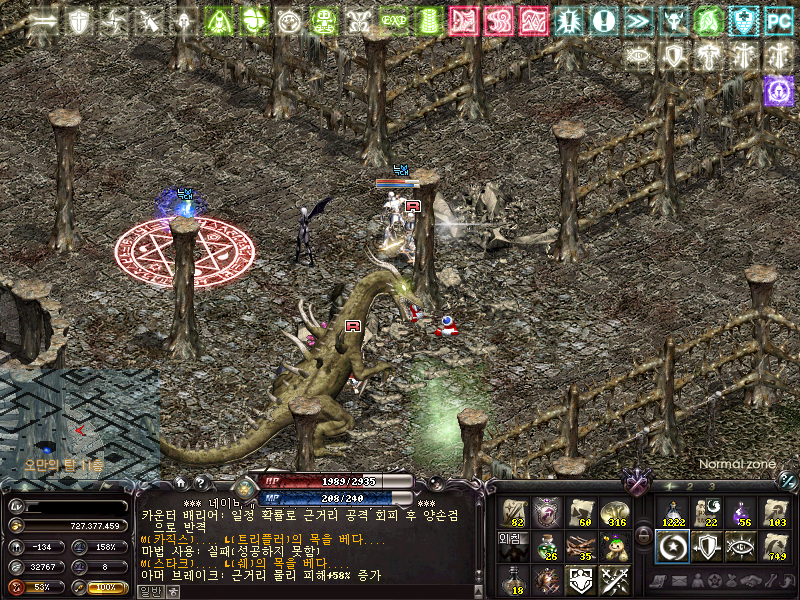
Task: Use the green potion with count 26
Action: coord(547,546)
